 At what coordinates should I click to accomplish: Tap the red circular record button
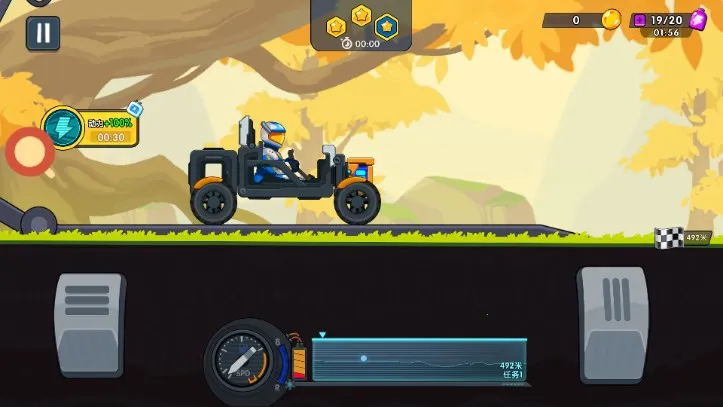[30, 153]
